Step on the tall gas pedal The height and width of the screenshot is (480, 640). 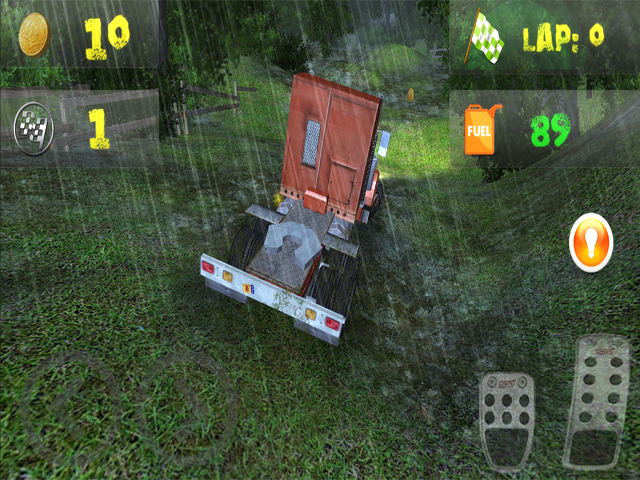[x=597, y=401]
